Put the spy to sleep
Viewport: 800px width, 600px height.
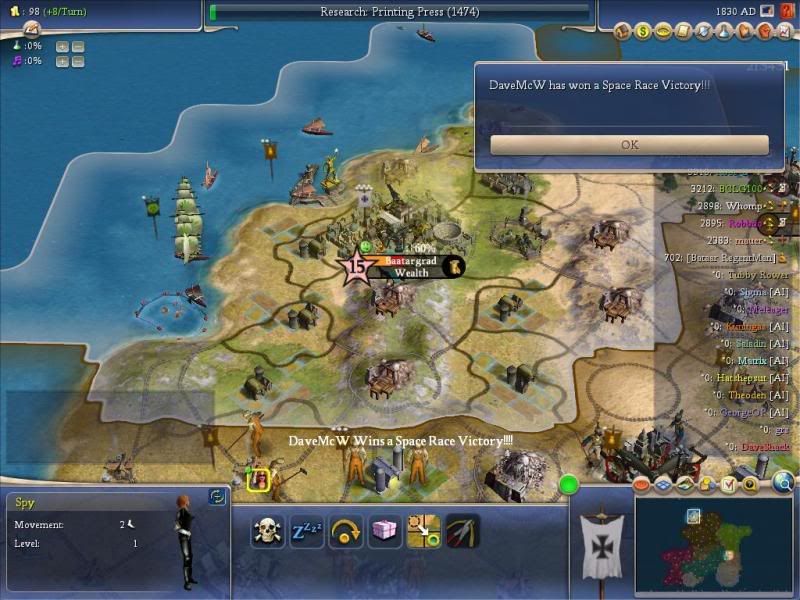pyautogui.click(x=305, y=531)
